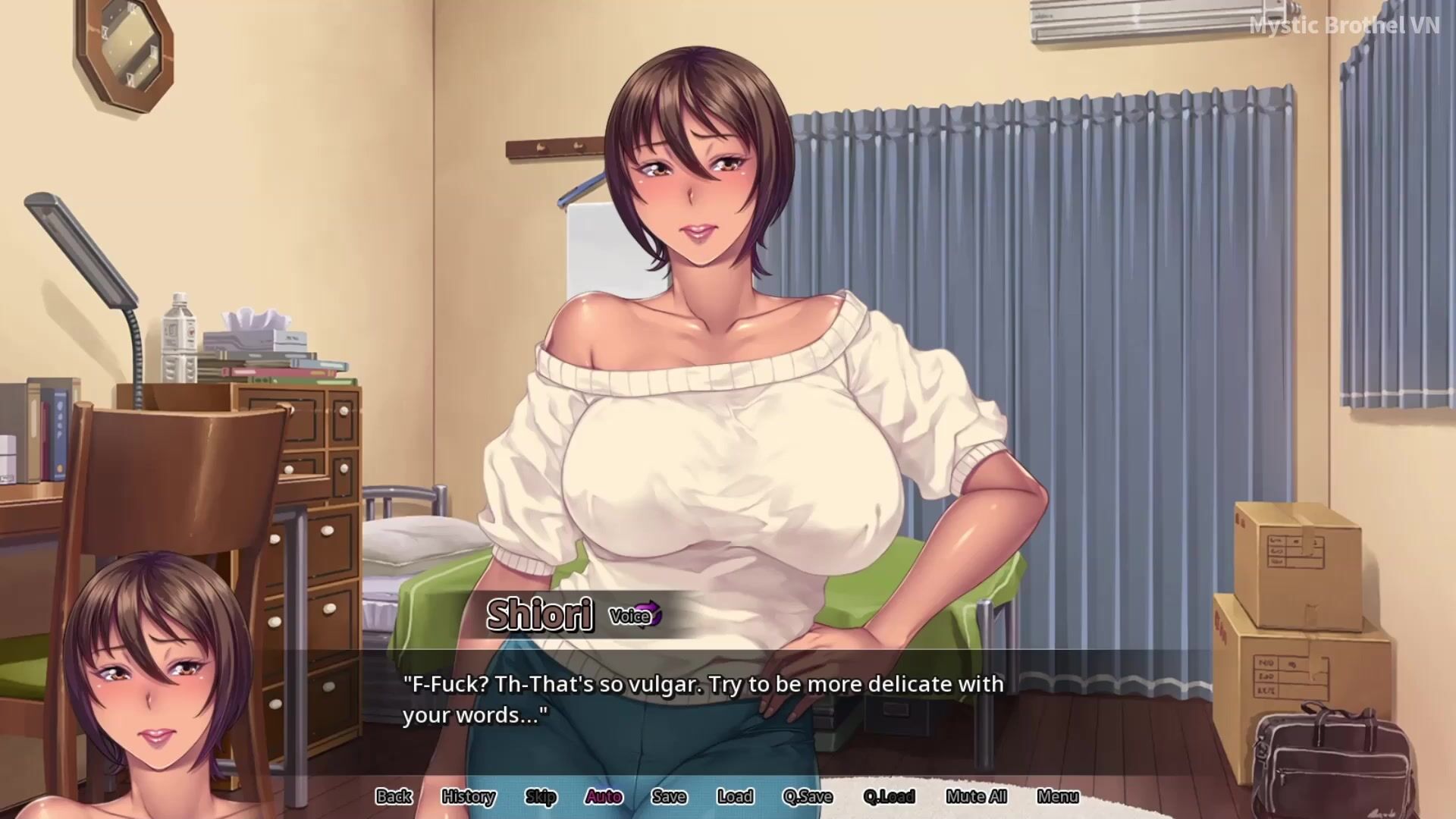This screenshot has width=1456, height=819.
Task: Go back one dialogue line
Action: click(394, 796)
